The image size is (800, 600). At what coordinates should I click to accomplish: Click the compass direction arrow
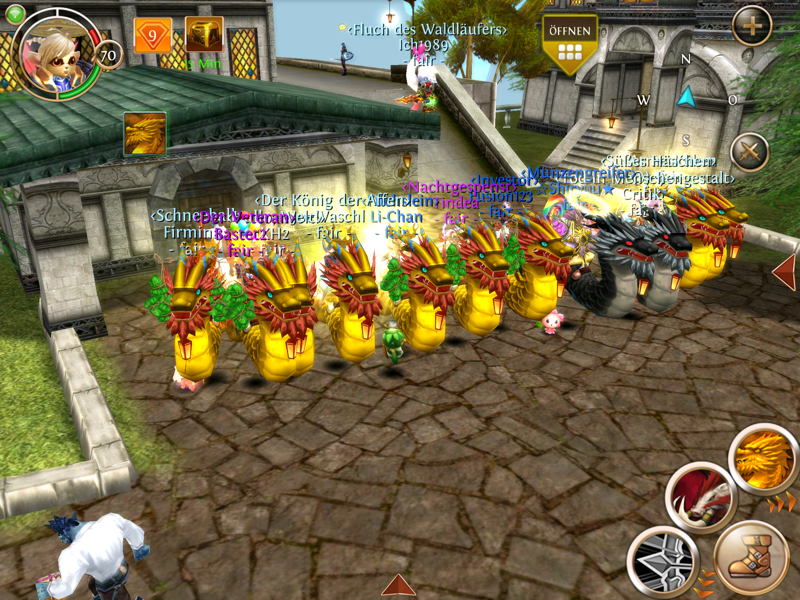click(686, 97)
